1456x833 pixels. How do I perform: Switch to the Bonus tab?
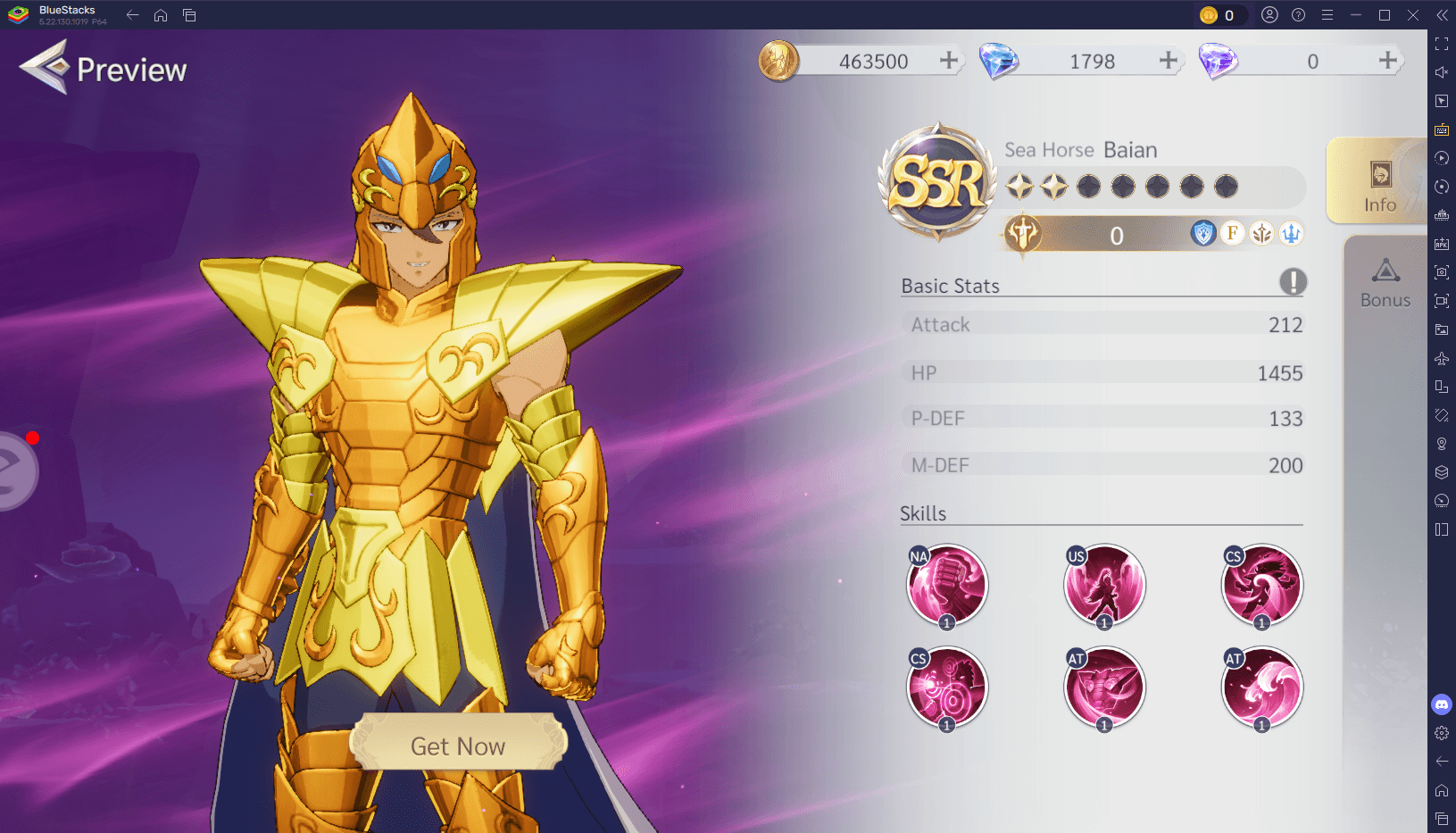[1385, 281]
